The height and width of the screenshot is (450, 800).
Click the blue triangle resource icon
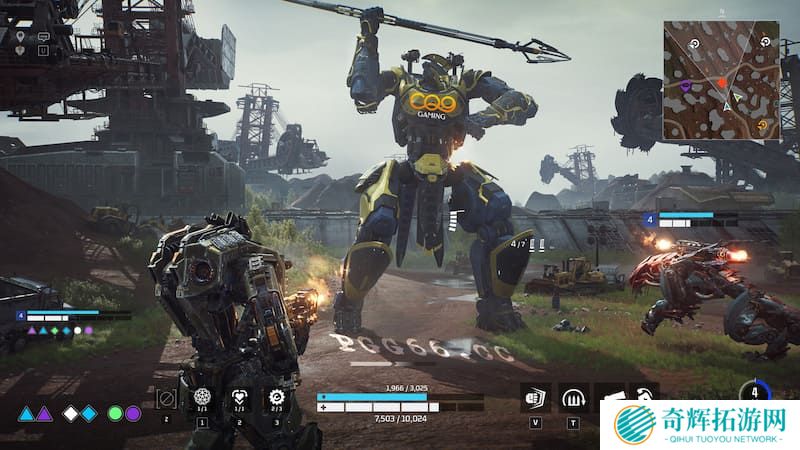tap(27, 414)
